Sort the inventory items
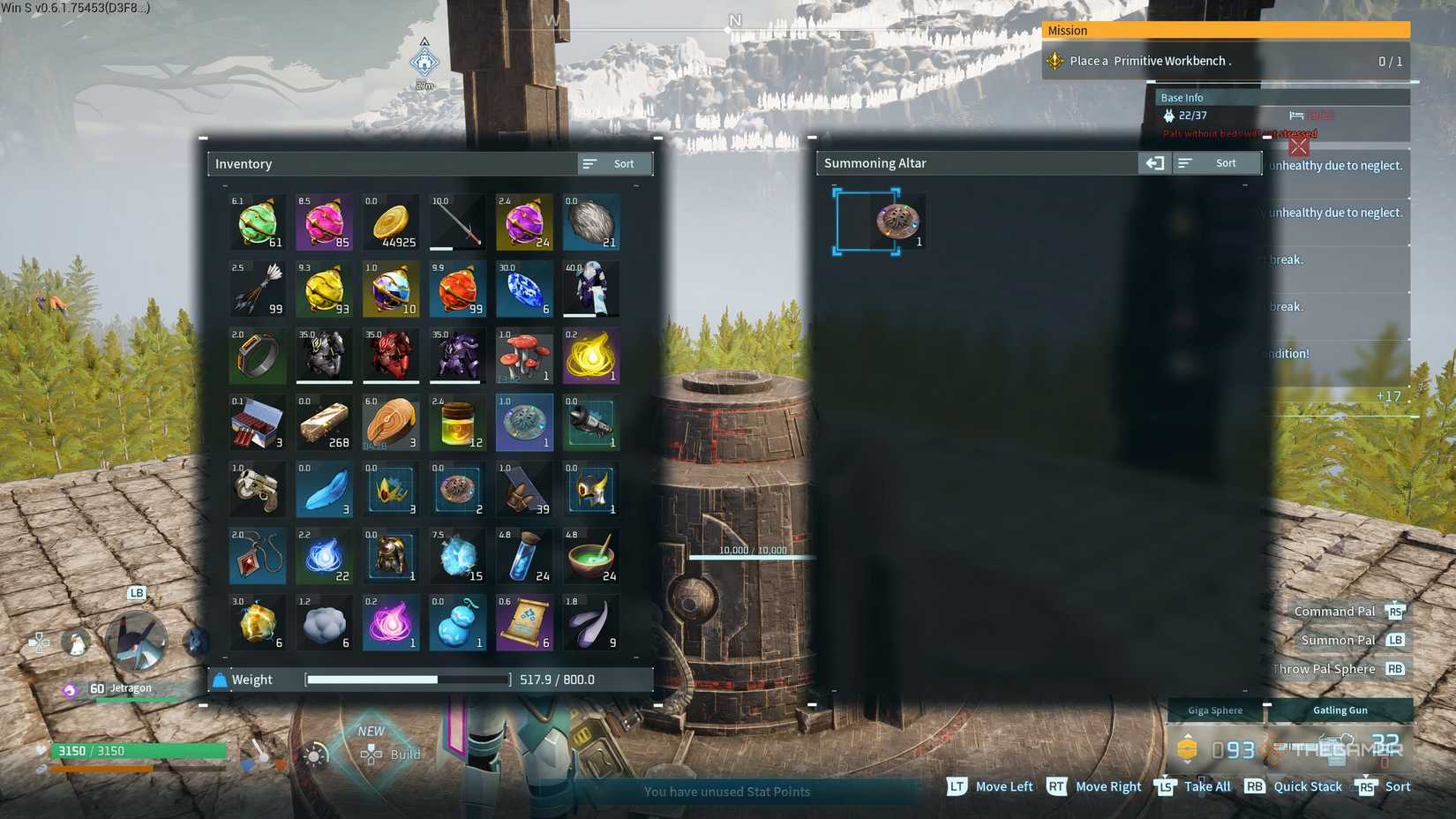This screenshot has height=819, width=1456. 614,163
